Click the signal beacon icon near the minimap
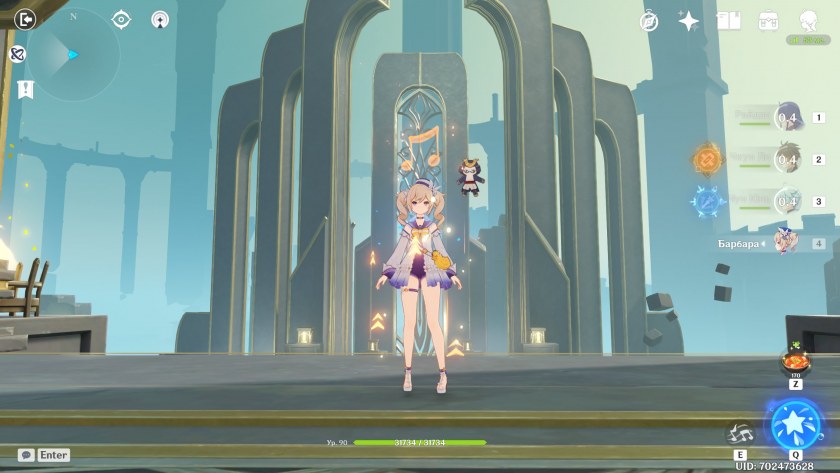840x473 pixels. pyautogui.click(x=160, y=19)
